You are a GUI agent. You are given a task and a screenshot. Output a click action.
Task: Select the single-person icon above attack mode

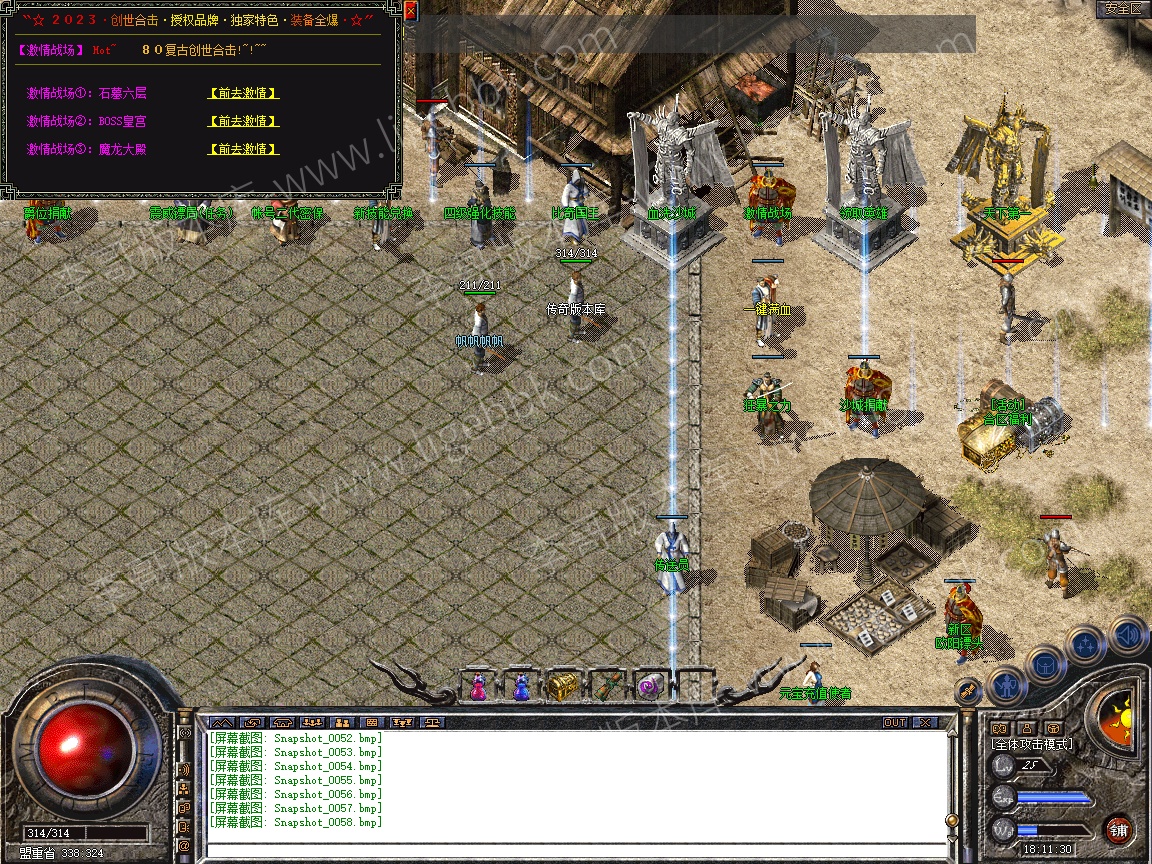pyautogui.click(x=1025, y=728)
